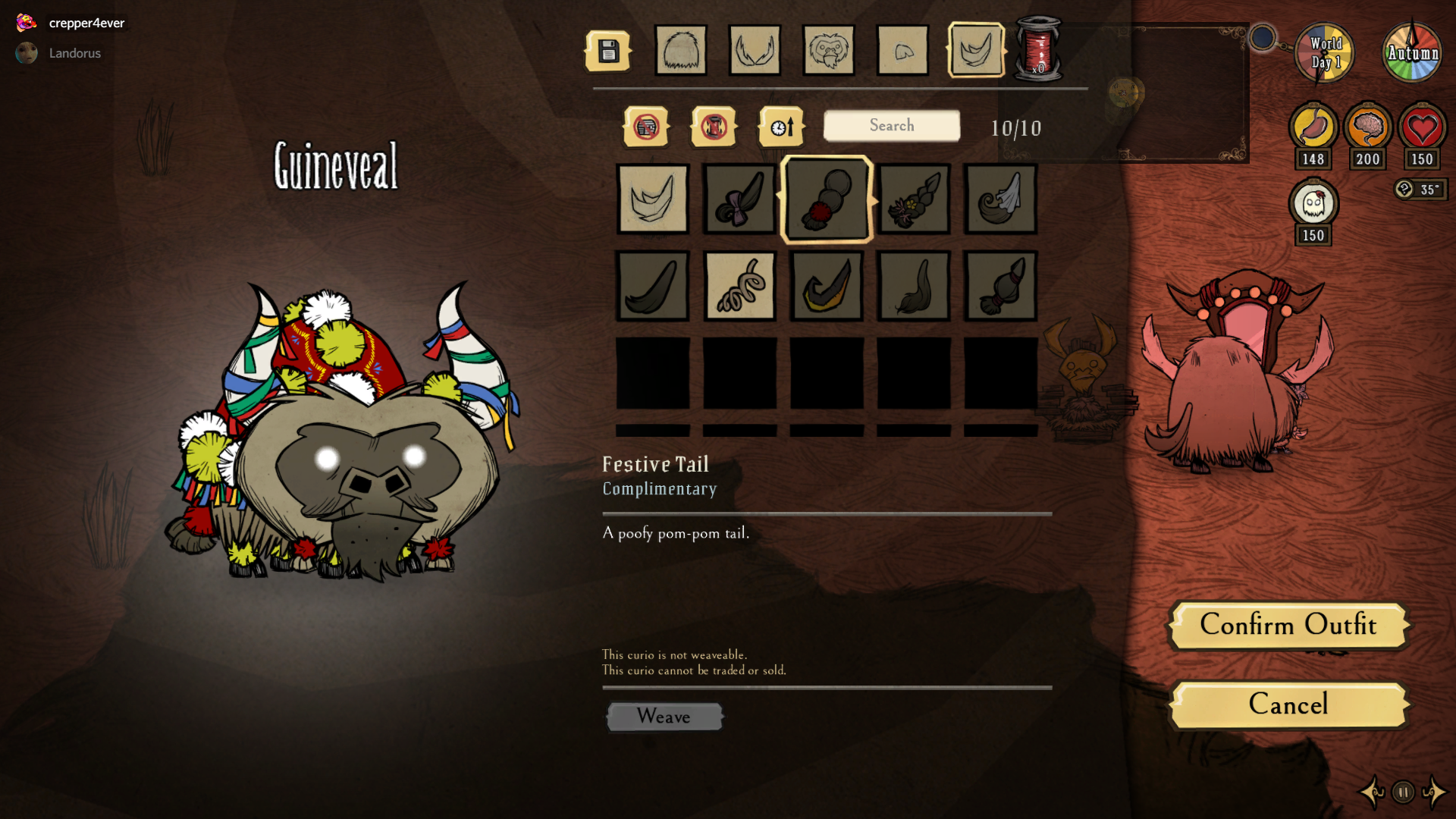Confirm the beefalo outfit

click(1288, 626)
